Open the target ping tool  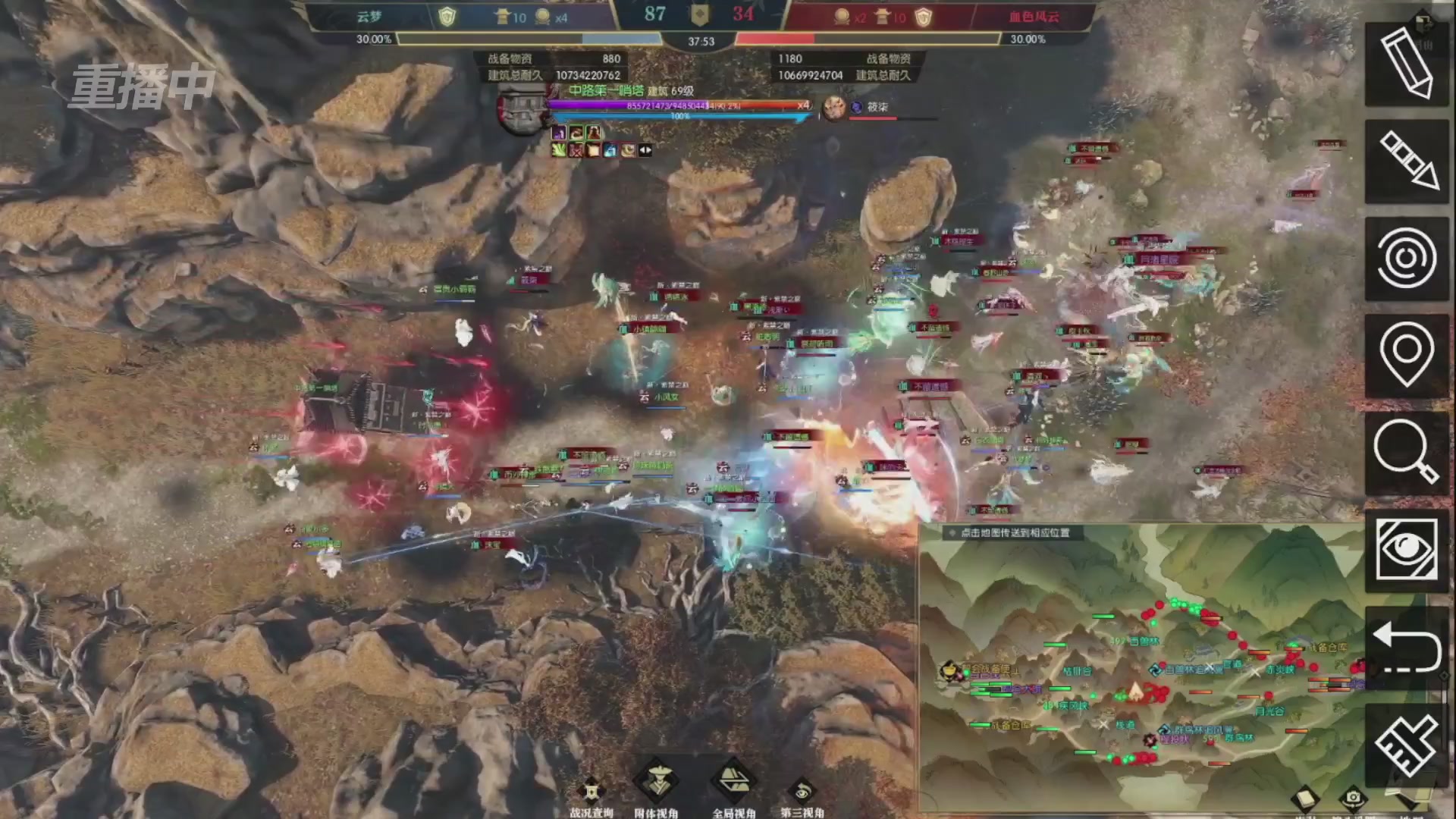1407,258
